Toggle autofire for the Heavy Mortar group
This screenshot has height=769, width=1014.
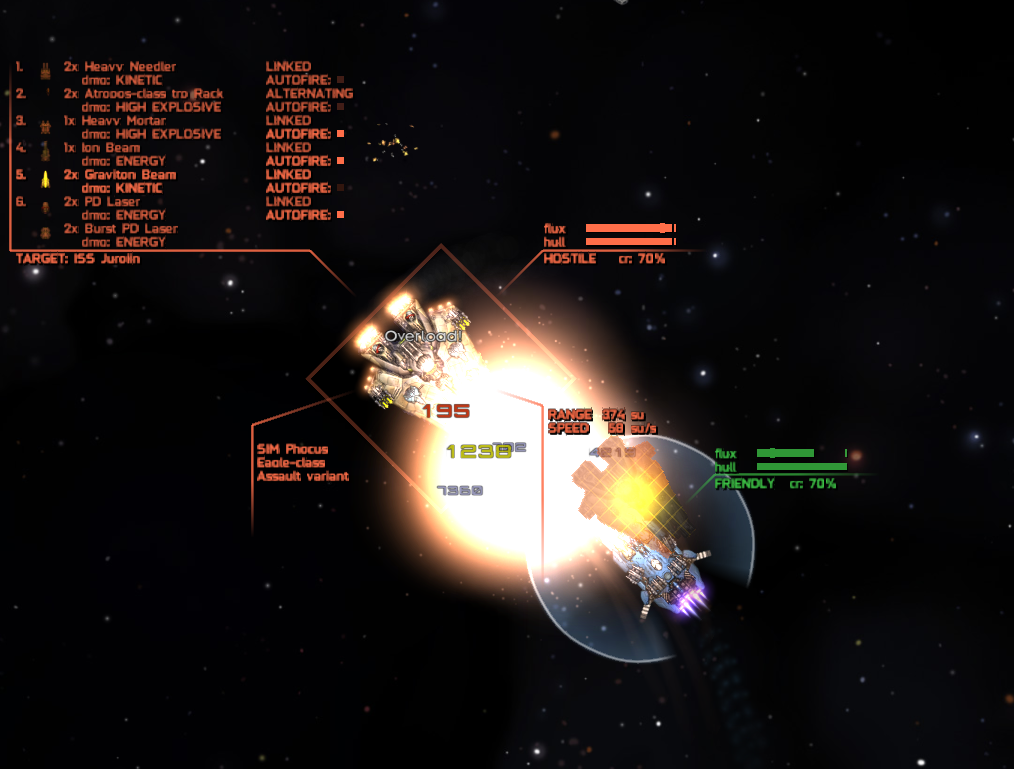340,134
